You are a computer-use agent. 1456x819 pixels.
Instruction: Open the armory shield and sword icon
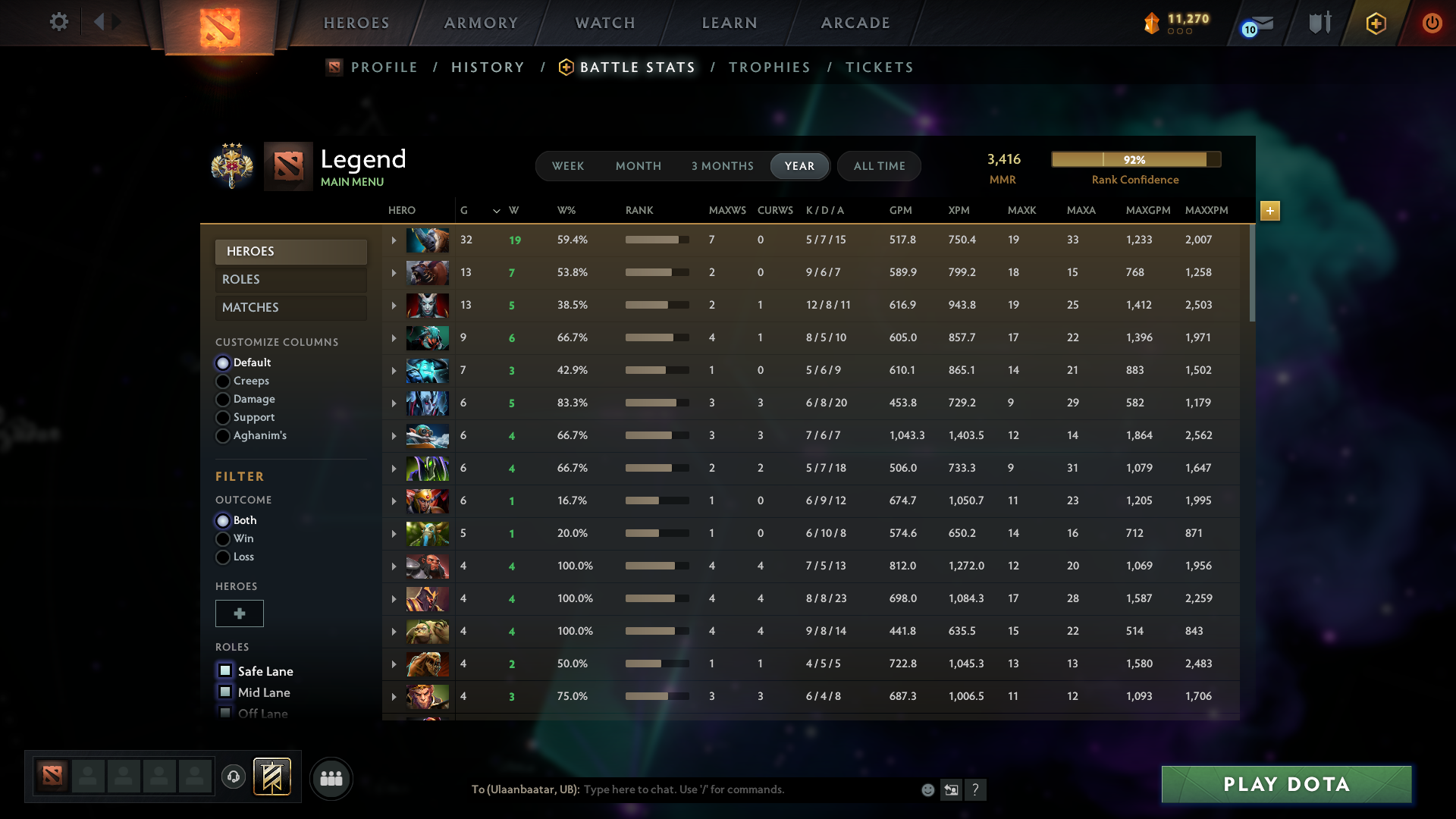(1319, 23)
